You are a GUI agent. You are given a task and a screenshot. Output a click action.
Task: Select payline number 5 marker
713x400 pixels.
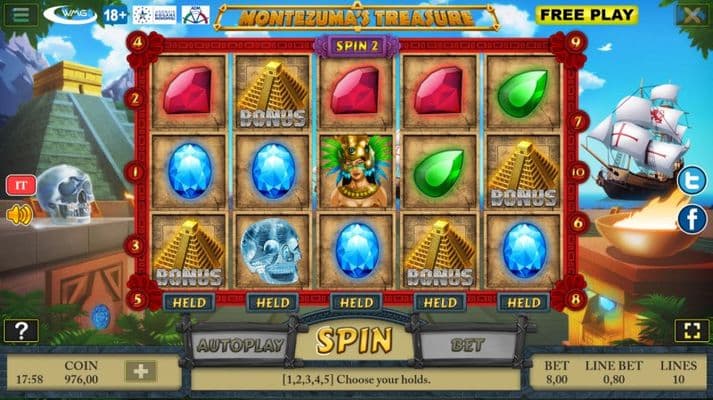138,297
